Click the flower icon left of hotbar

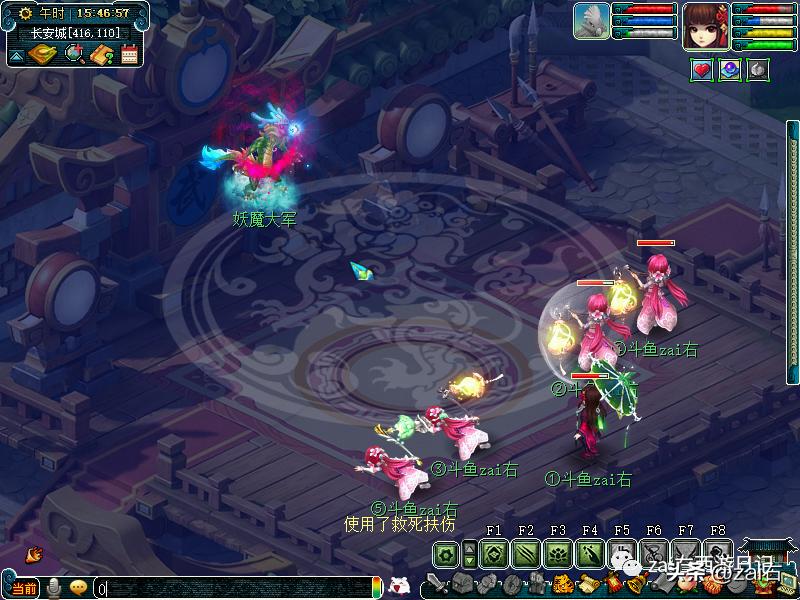point(445,553)
